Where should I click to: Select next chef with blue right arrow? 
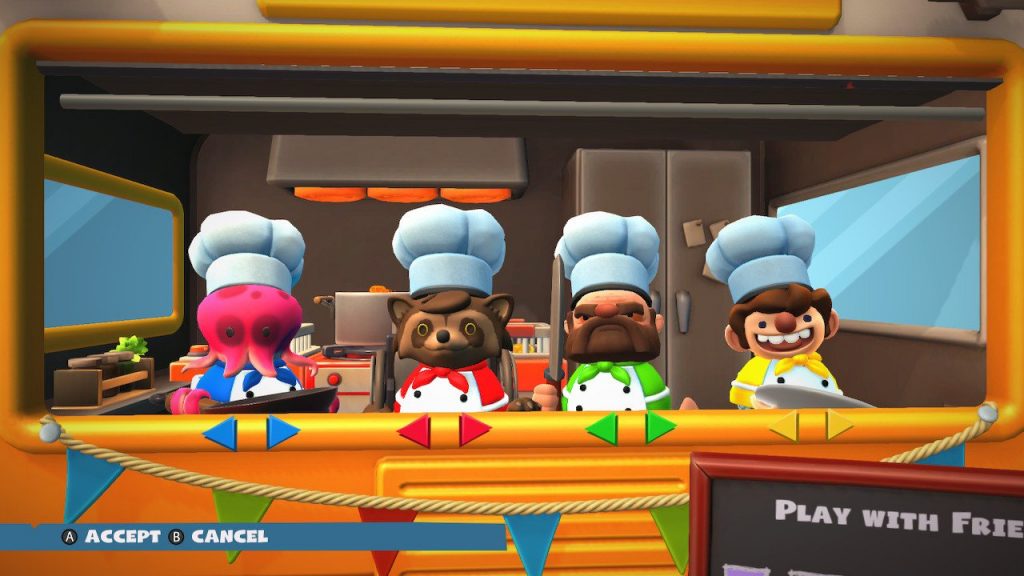pyautogui.click(x=282, y=432)
